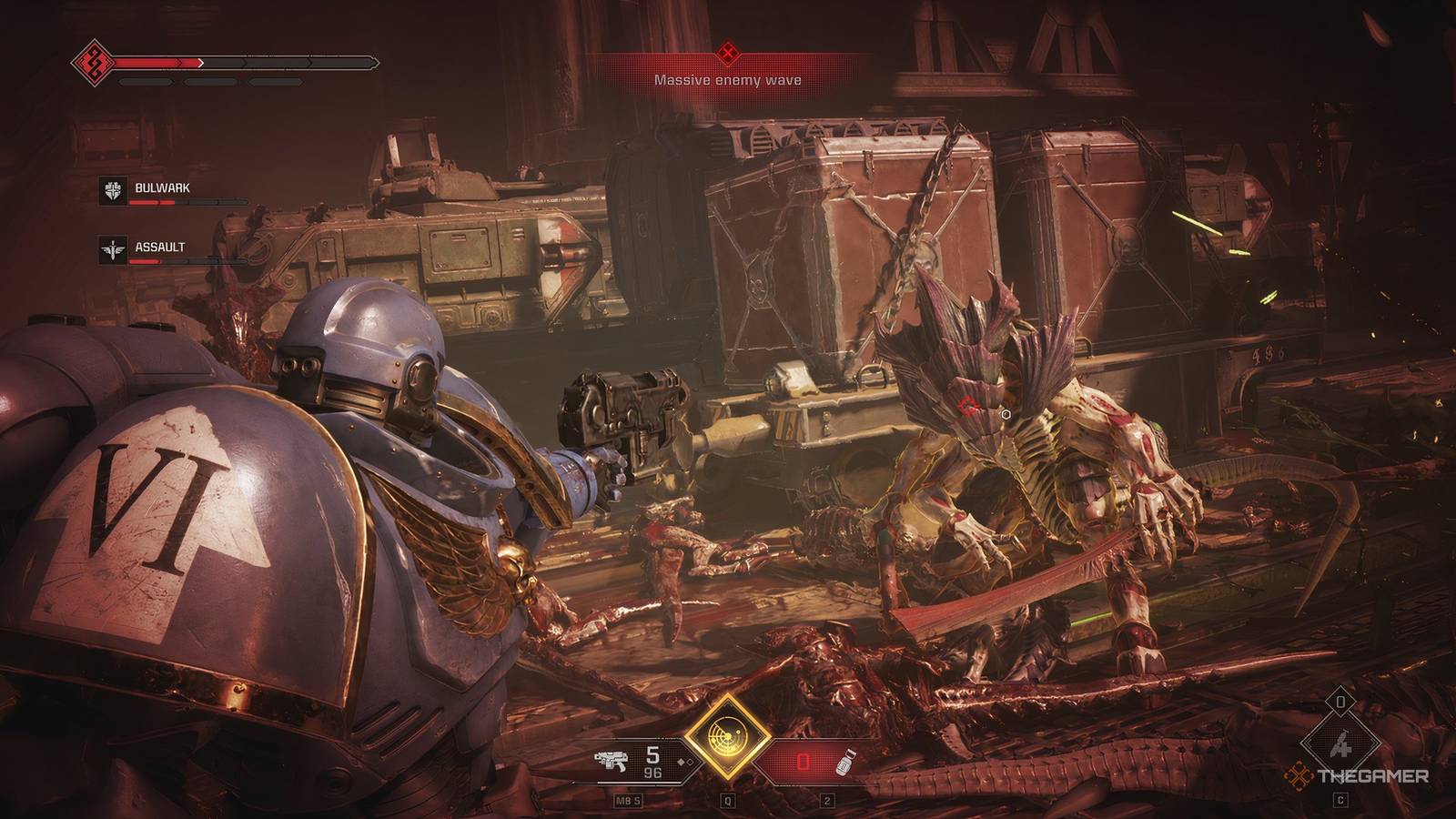Viewport: 1456px width, 819px height.
Task: Click the Assault squadmate class icon
Action: (114, 248)
